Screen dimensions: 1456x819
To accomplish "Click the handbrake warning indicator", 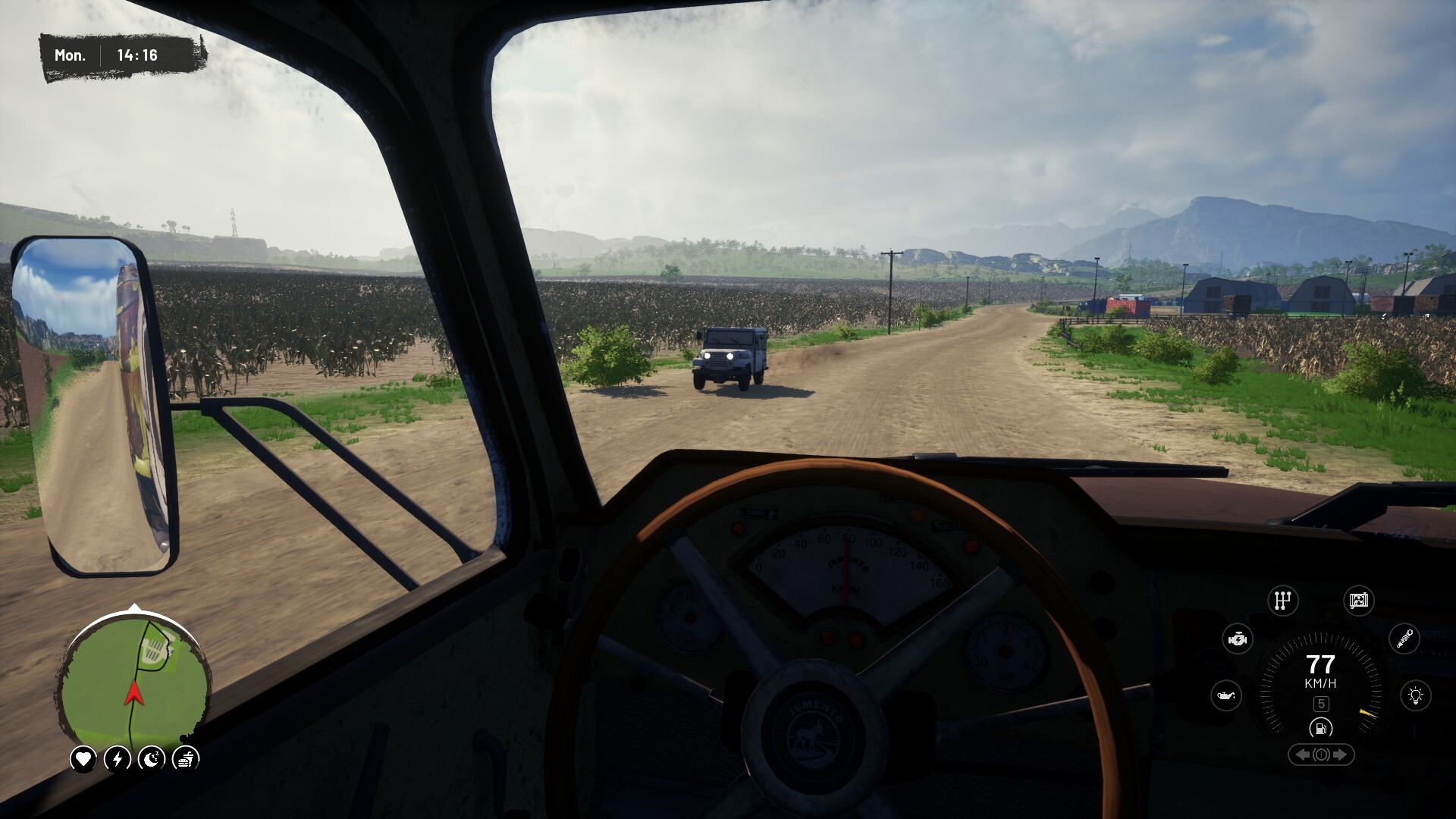I will (1321, 755).
